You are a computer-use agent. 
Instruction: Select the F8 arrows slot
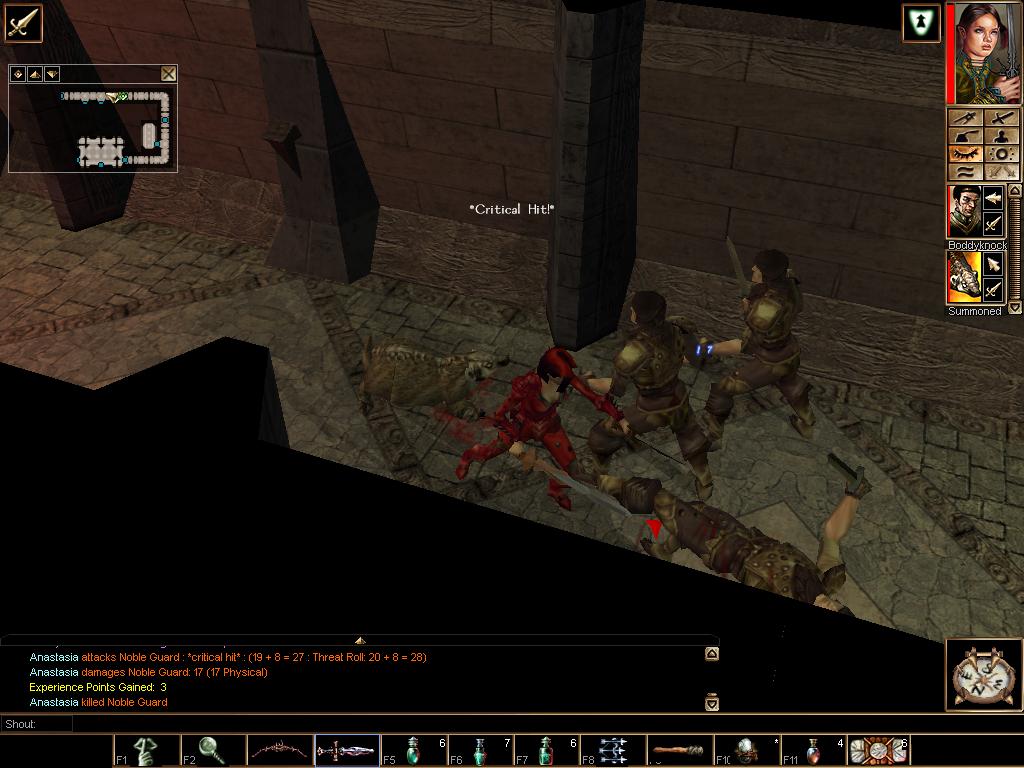coord(614,750)
